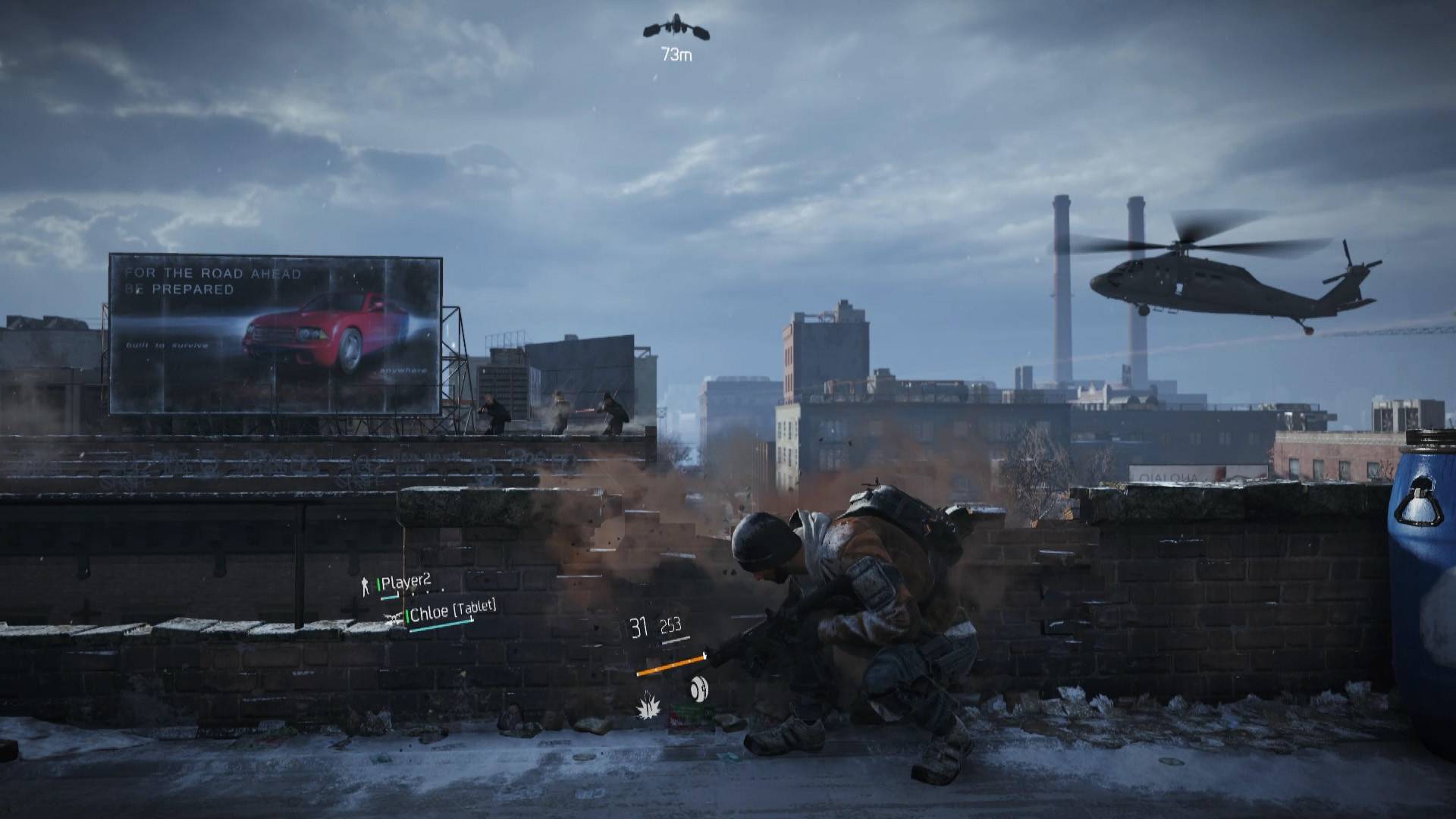The image size is (1456, 819).
Task: Trigger the explosion burst skill icon
Action: coord(648,708)
